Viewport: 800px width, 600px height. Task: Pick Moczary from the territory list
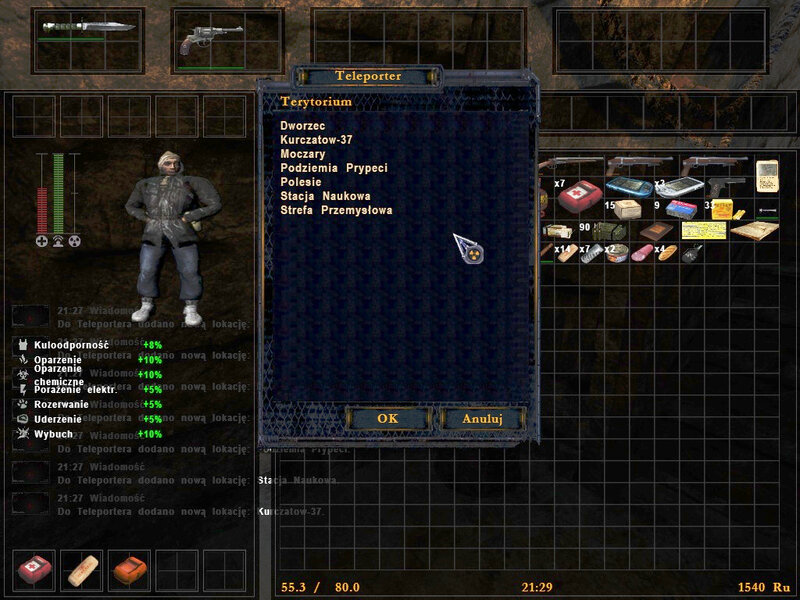[x=304, y=154]
